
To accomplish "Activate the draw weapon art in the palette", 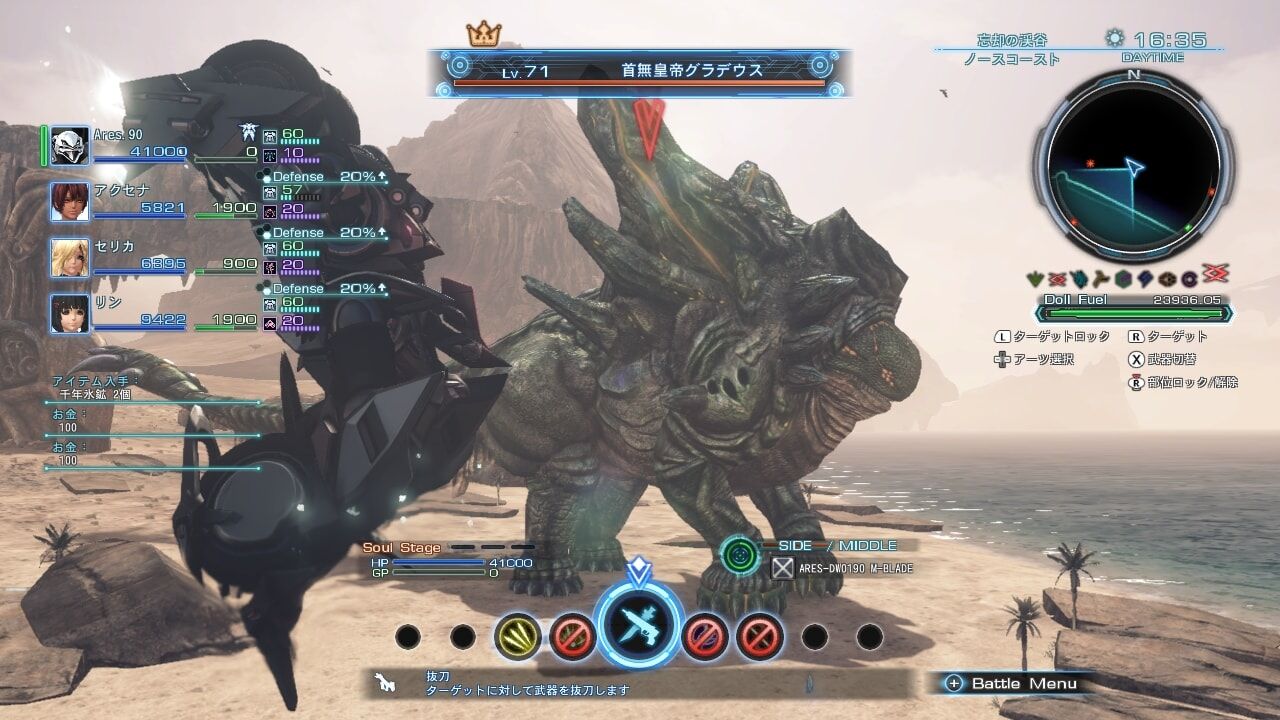I will click(x=638, y=628).
